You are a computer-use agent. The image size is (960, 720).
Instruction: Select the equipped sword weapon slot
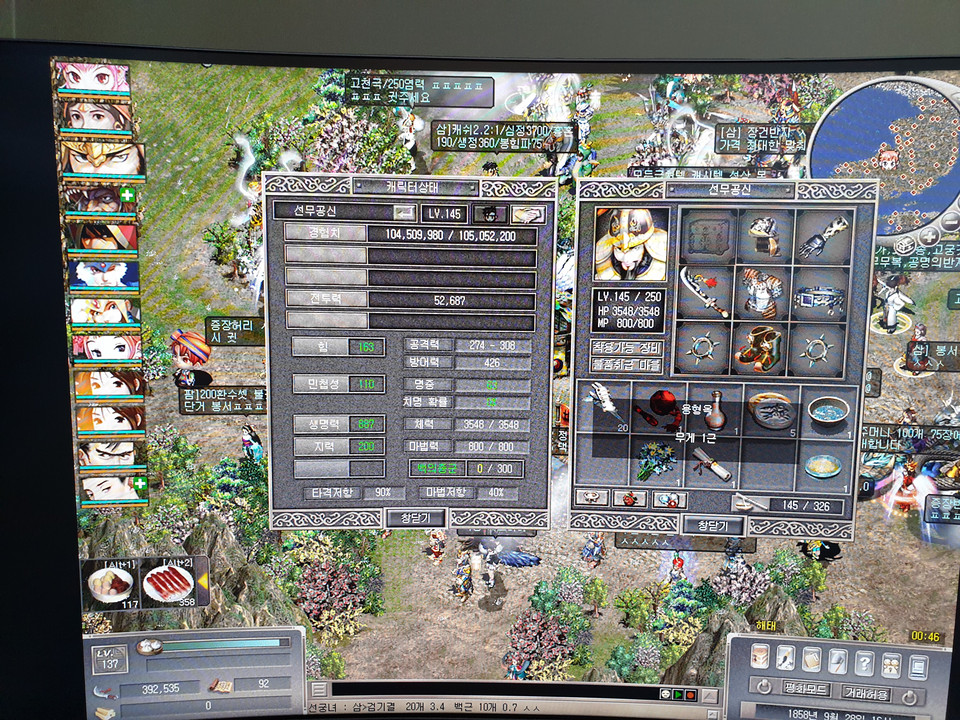[704, 291]
